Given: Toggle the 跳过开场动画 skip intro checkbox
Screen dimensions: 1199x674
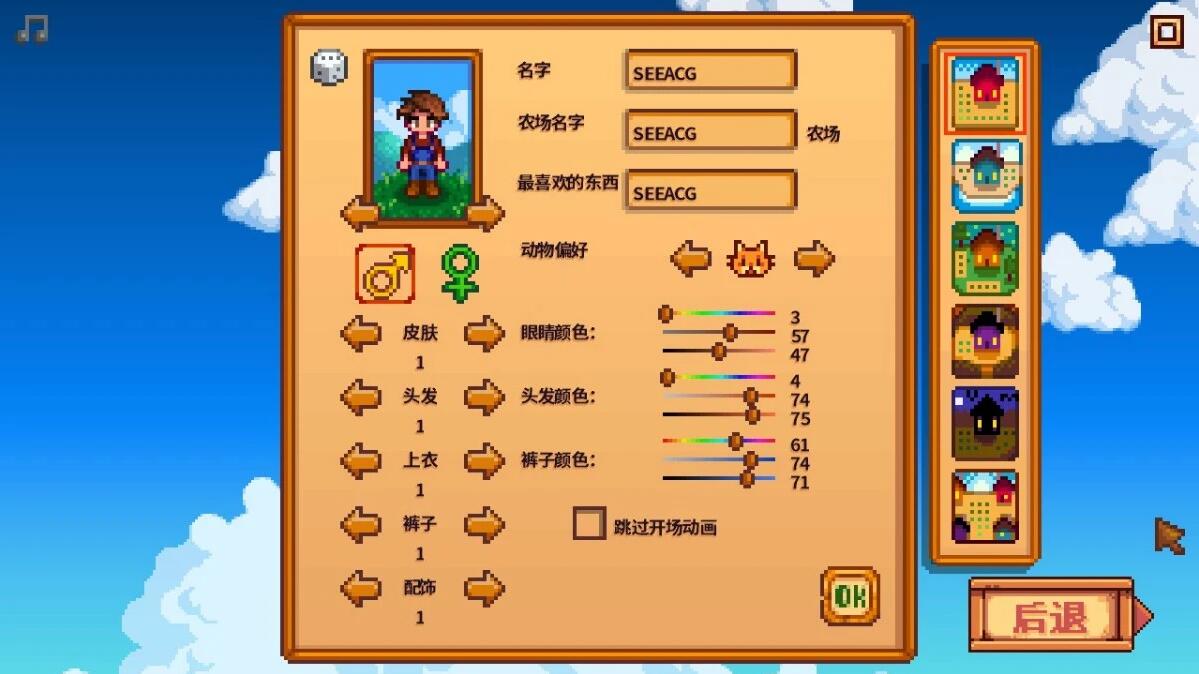Looking at the screenshot, I should (x=589, y=524).
